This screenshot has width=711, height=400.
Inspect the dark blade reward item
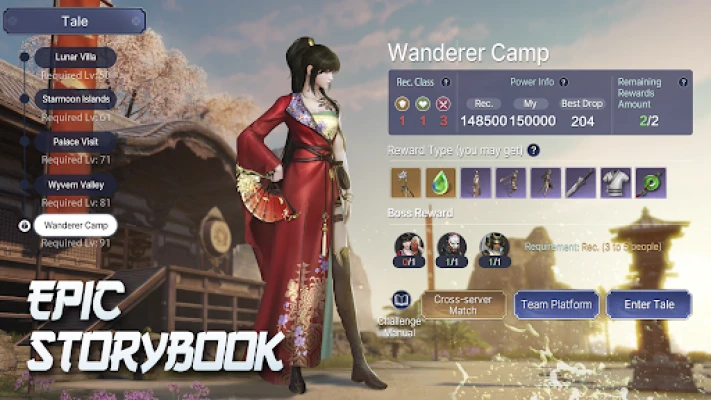click(x=580, y=182)
